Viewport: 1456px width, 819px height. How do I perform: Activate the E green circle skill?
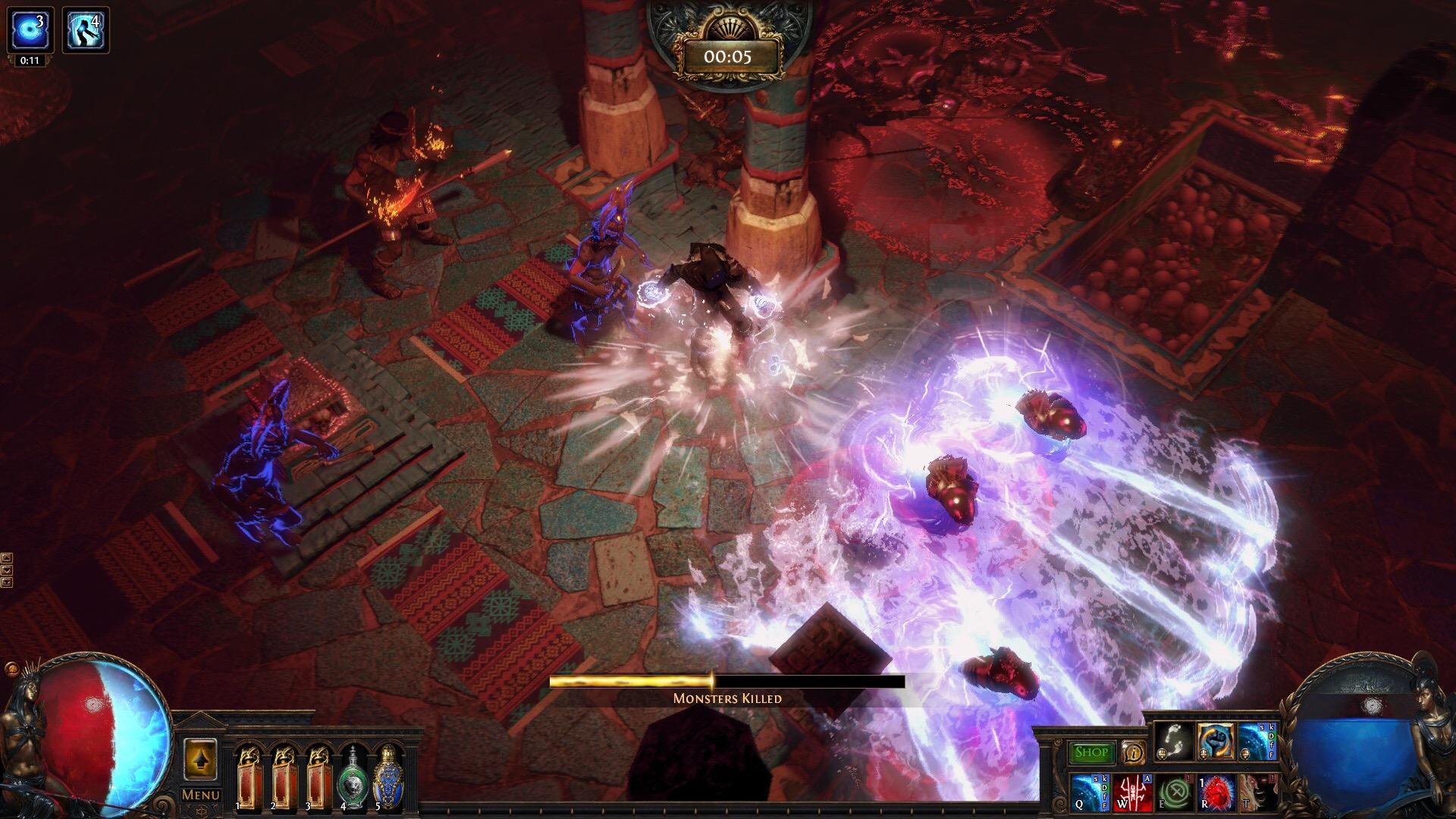point(1173,792)
